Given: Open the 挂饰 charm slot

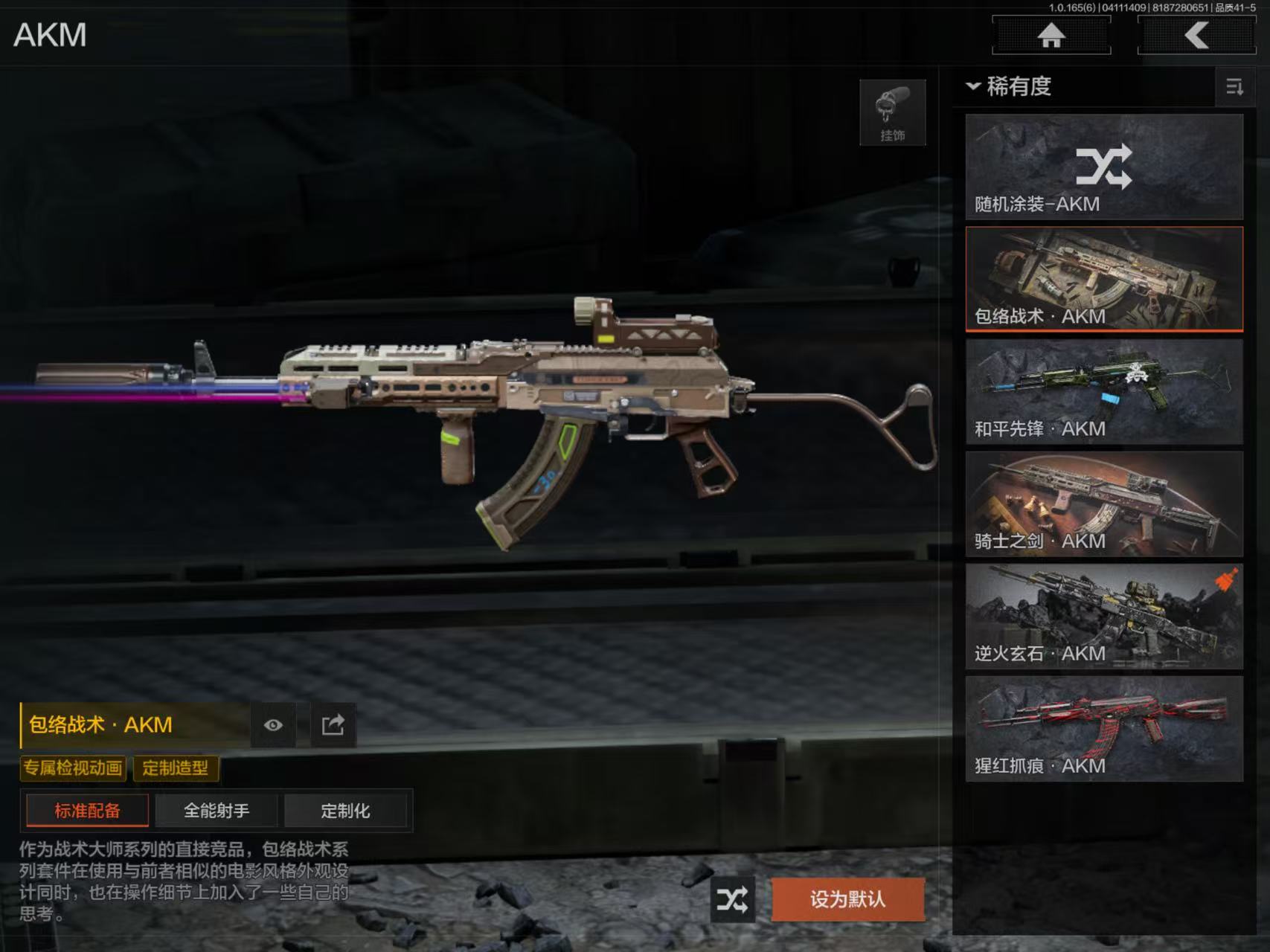Looking at the screenshot, I should tap(892, 112).
